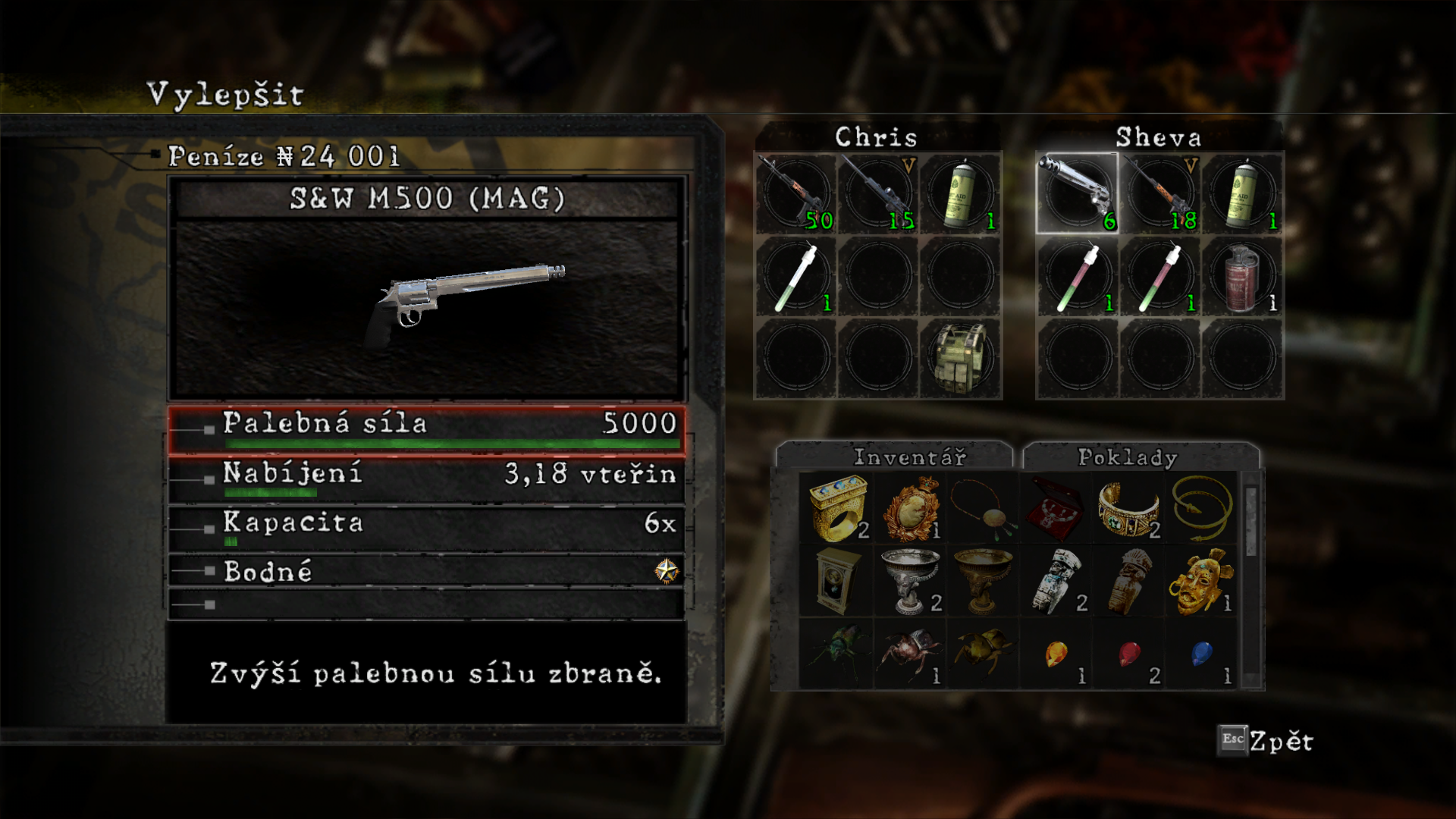The height and width of the screenshot is (819, 1456).
Task: Select Sheva's hand grenade slot
Action: tap(1242, 275)
